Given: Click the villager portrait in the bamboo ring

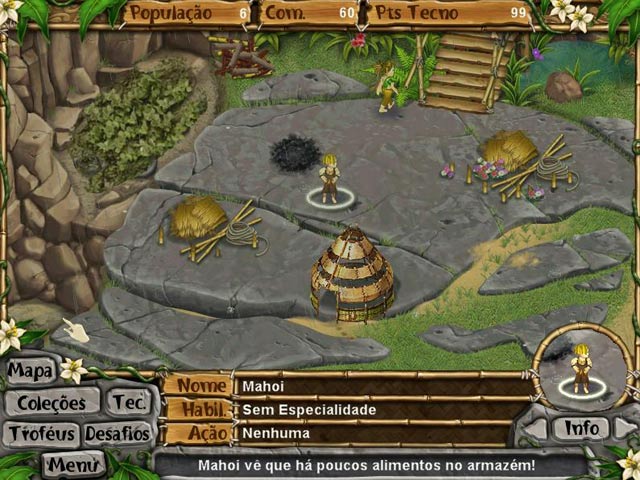Looking at the screenshot, I should [x=581, y=367].
